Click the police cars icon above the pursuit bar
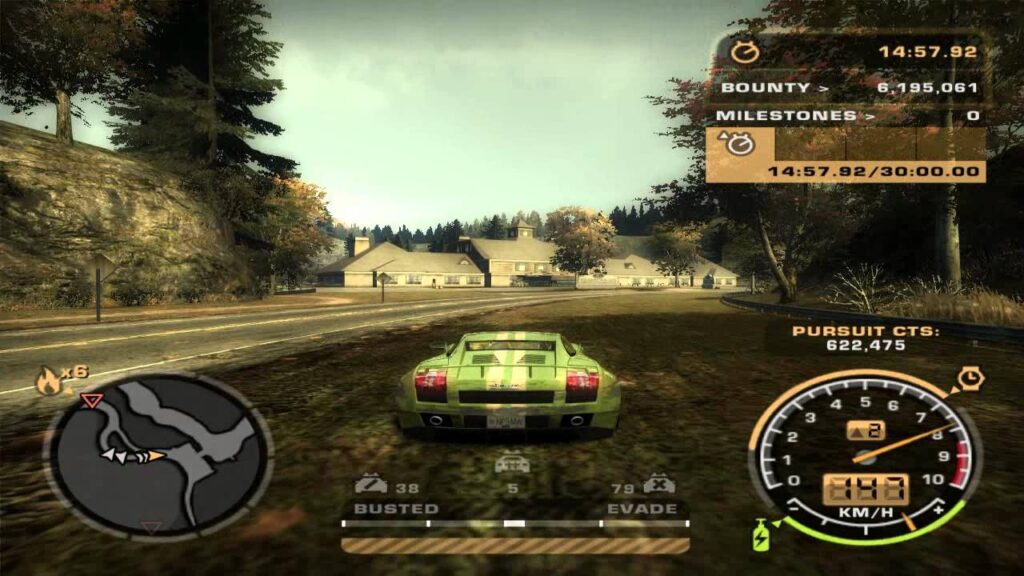 click(512, 463)
